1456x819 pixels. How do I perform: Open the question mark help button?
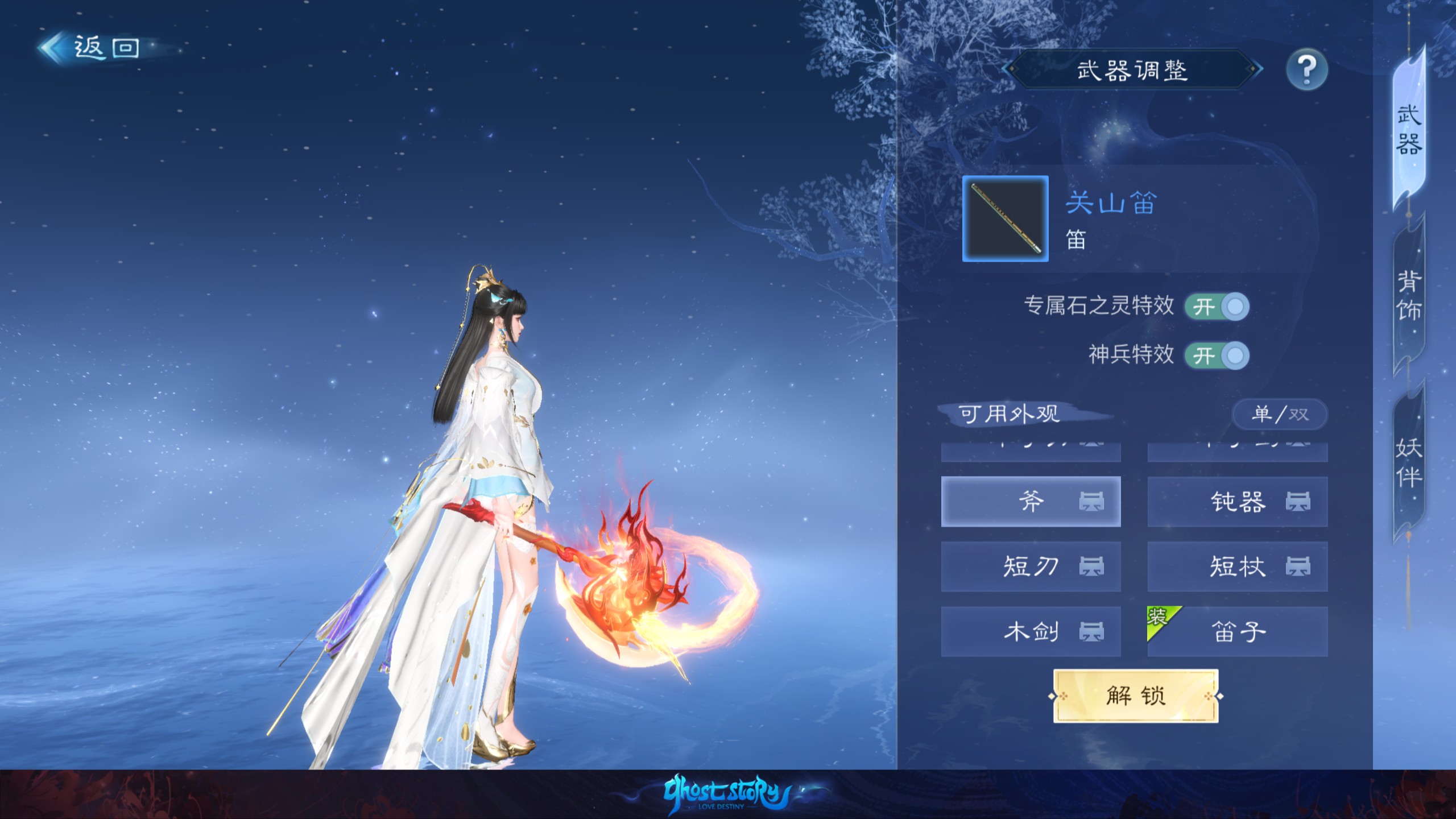[1306, 70]
